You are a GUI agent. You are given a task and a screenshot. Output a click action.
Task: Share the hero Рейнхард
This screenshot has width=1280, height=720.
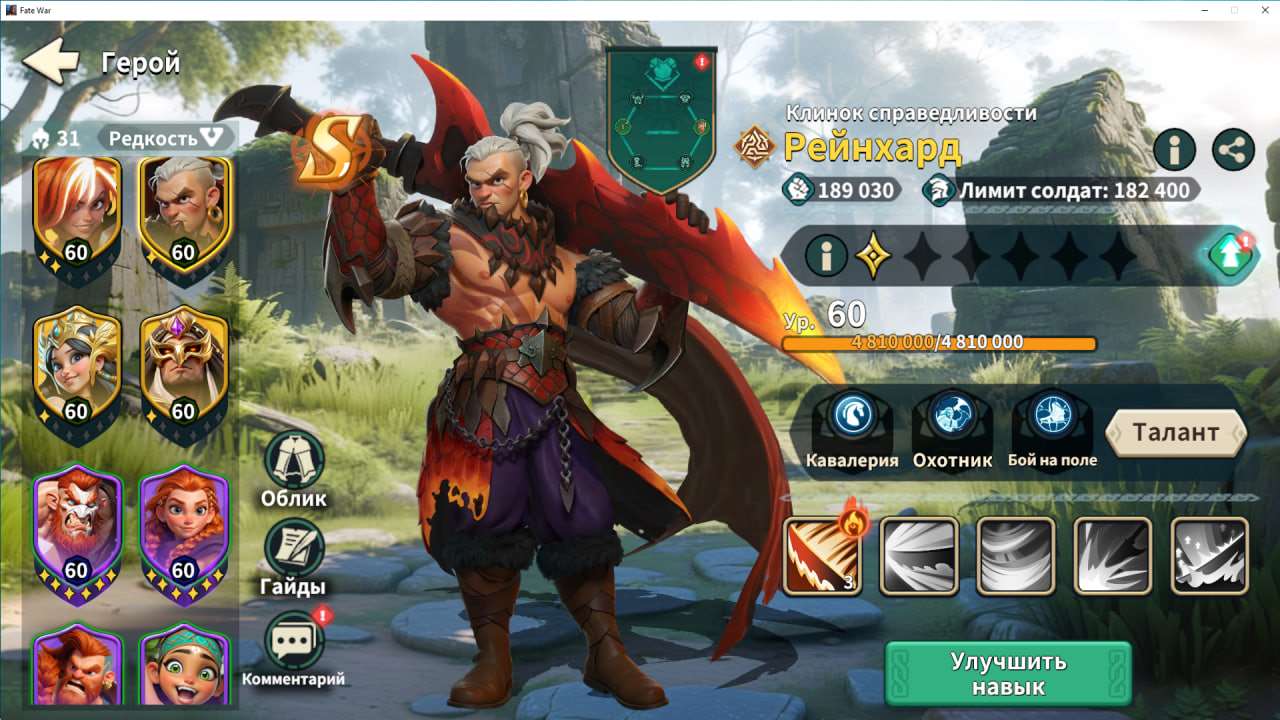1232,151
